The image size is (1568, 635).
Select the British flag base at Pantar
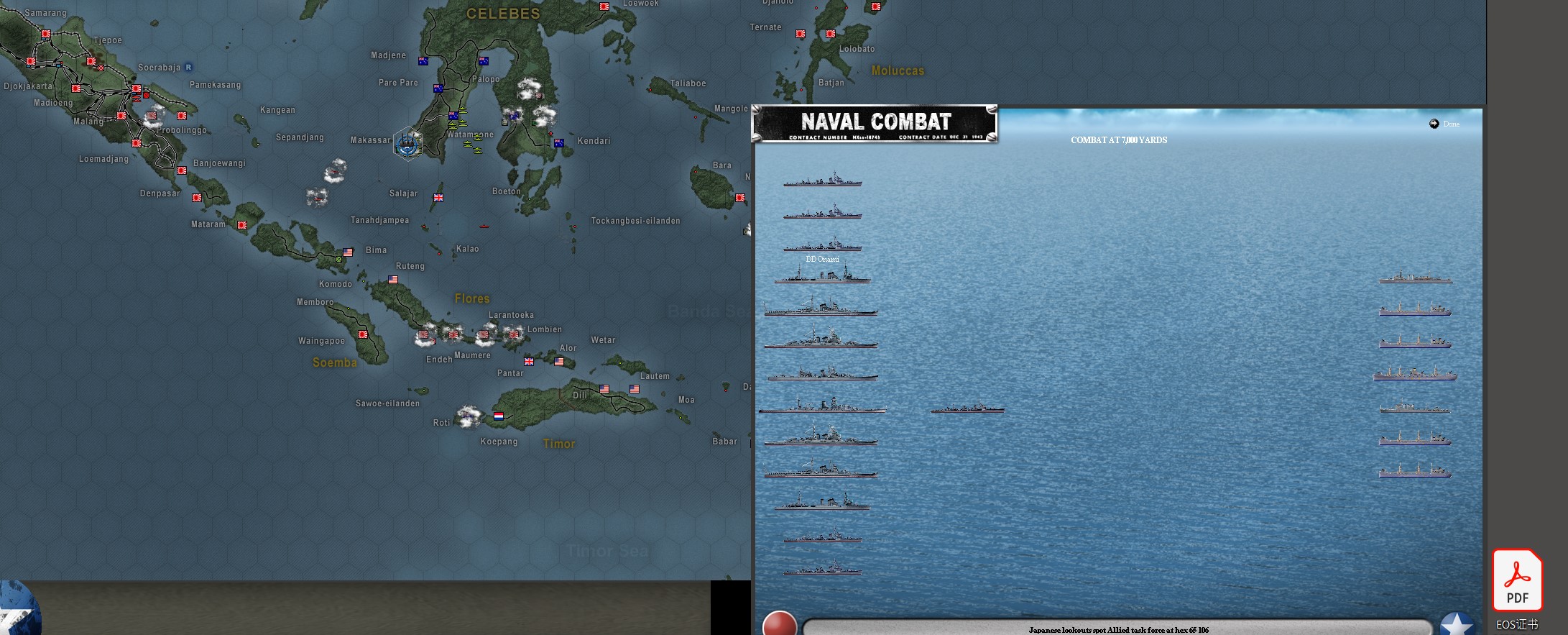[x=528, y=360]
